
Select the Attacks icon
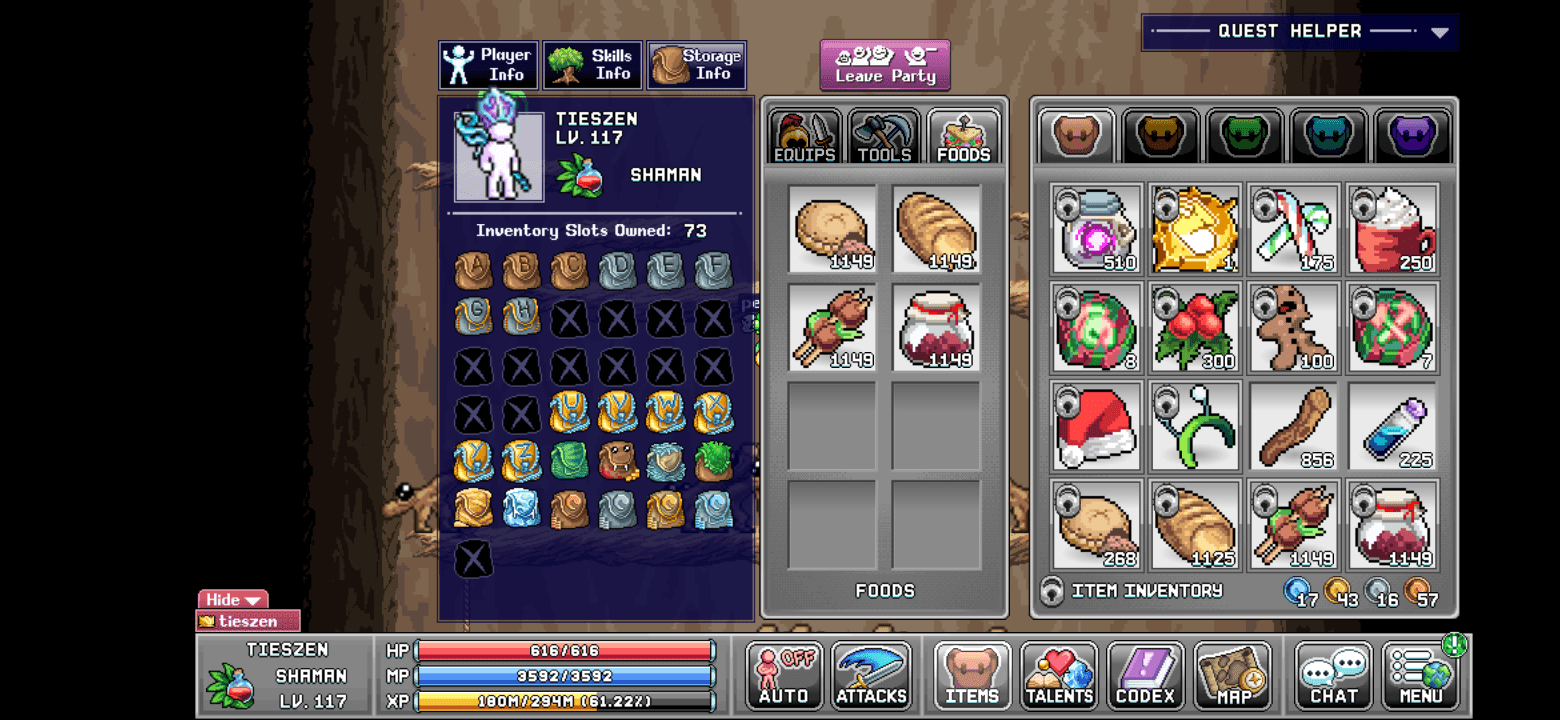click(871, 675)
